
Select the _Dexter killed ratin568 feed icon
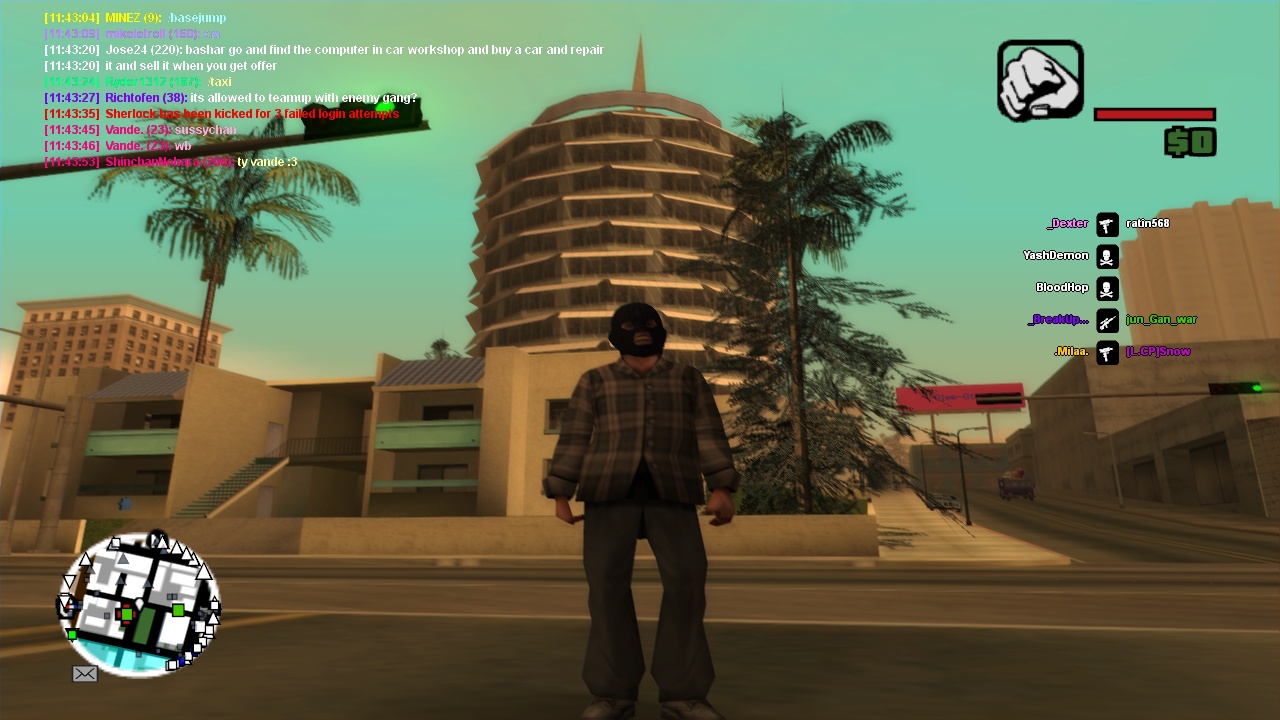click(x=1107, y=224)
